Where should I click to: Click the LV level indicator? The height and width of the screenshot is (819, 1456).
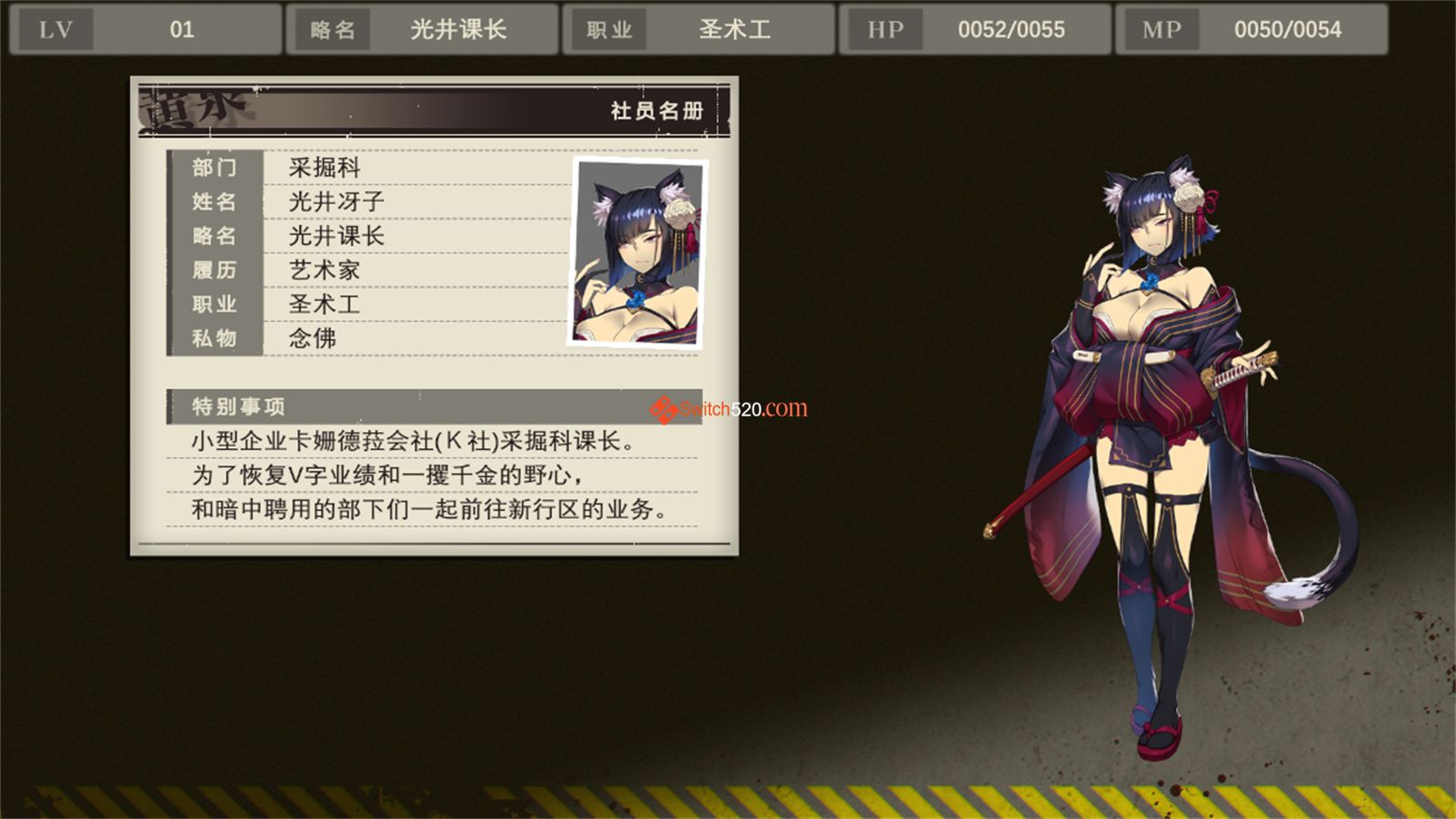[55, 28]
